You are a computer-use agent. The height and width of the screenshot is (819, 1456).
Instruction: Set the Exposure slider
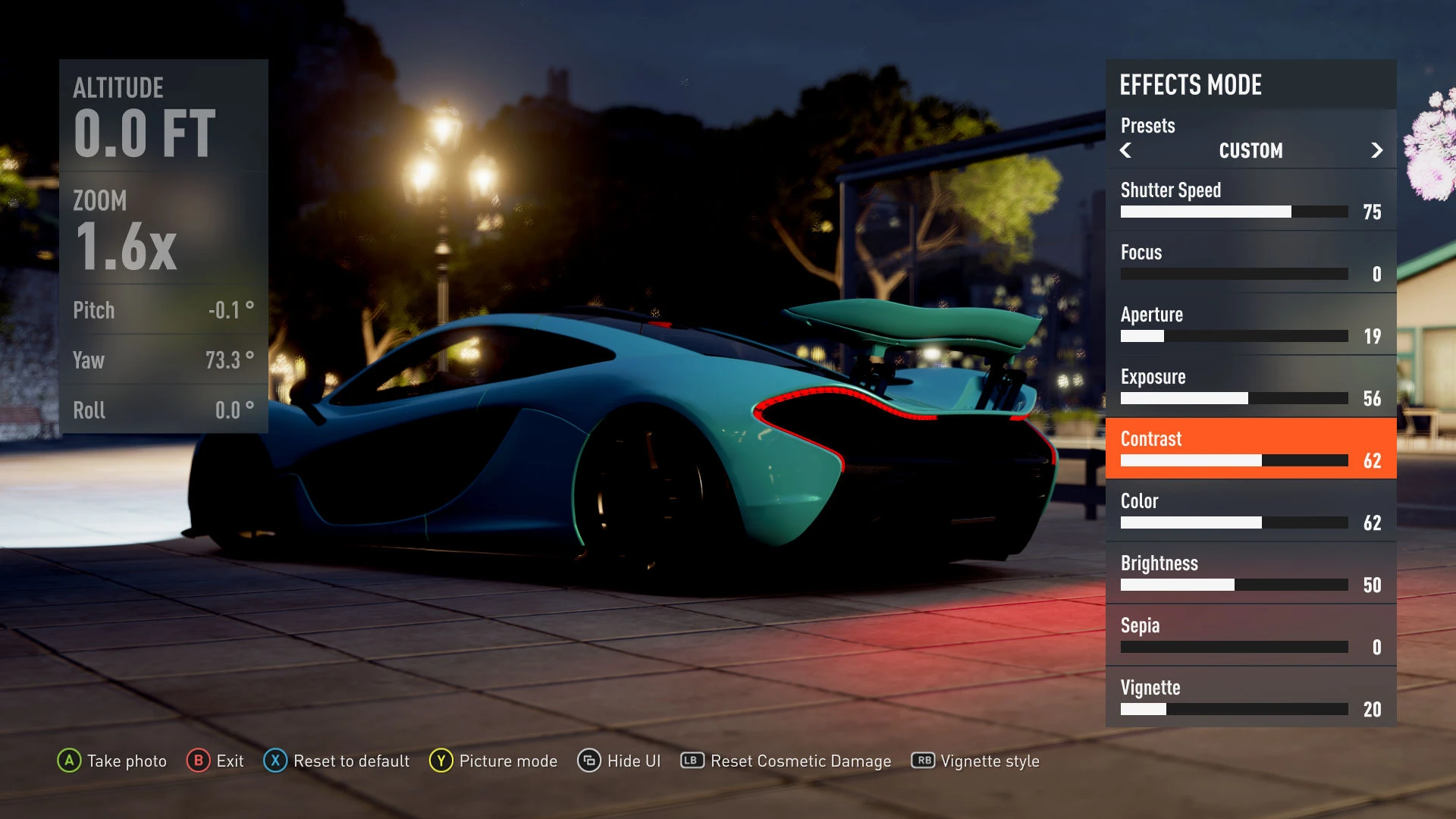coord(1234,398)
